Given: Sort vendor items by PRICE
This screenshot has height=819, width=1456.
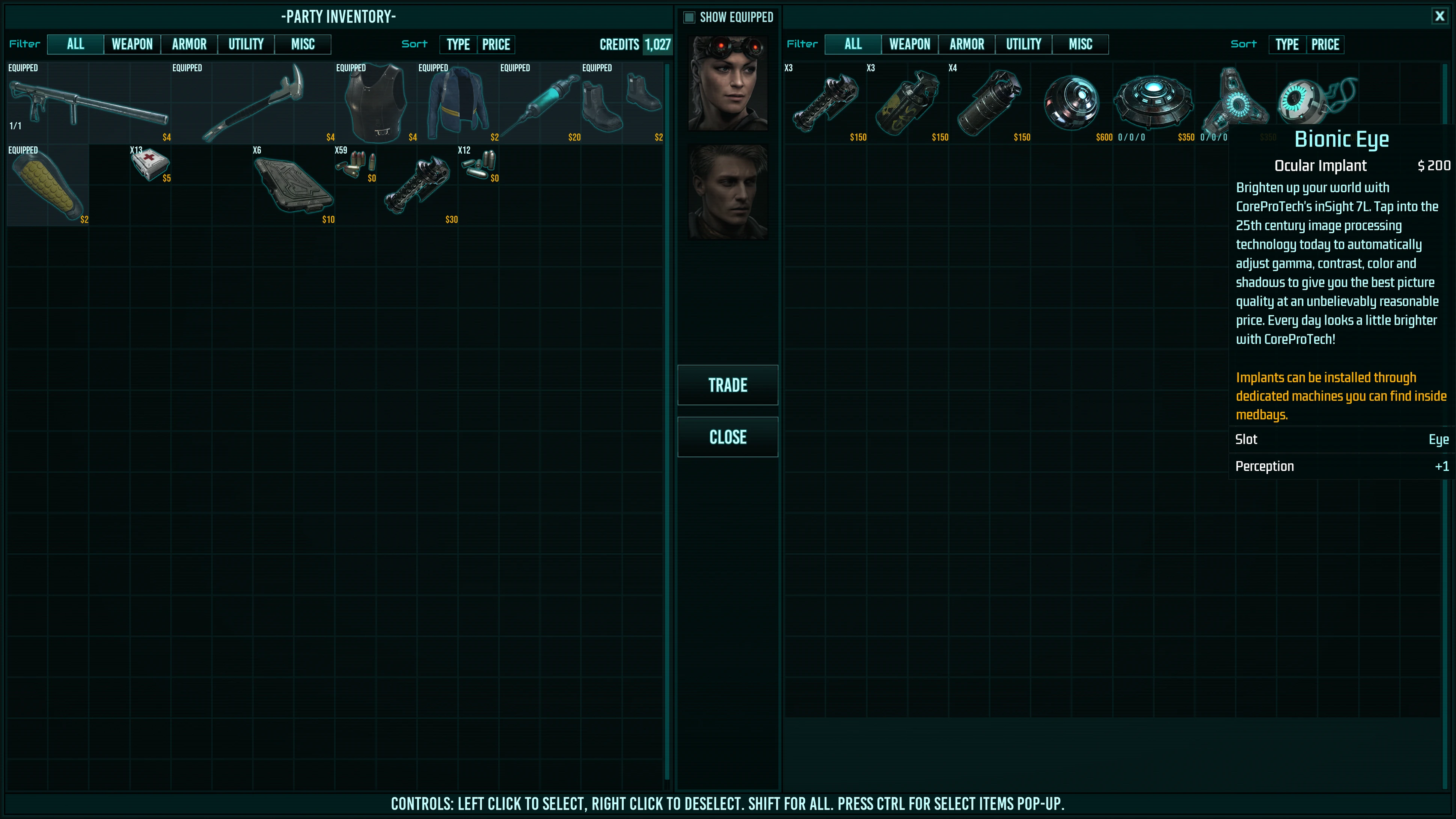Looking at the screenshot, I should pos(1325,44).
